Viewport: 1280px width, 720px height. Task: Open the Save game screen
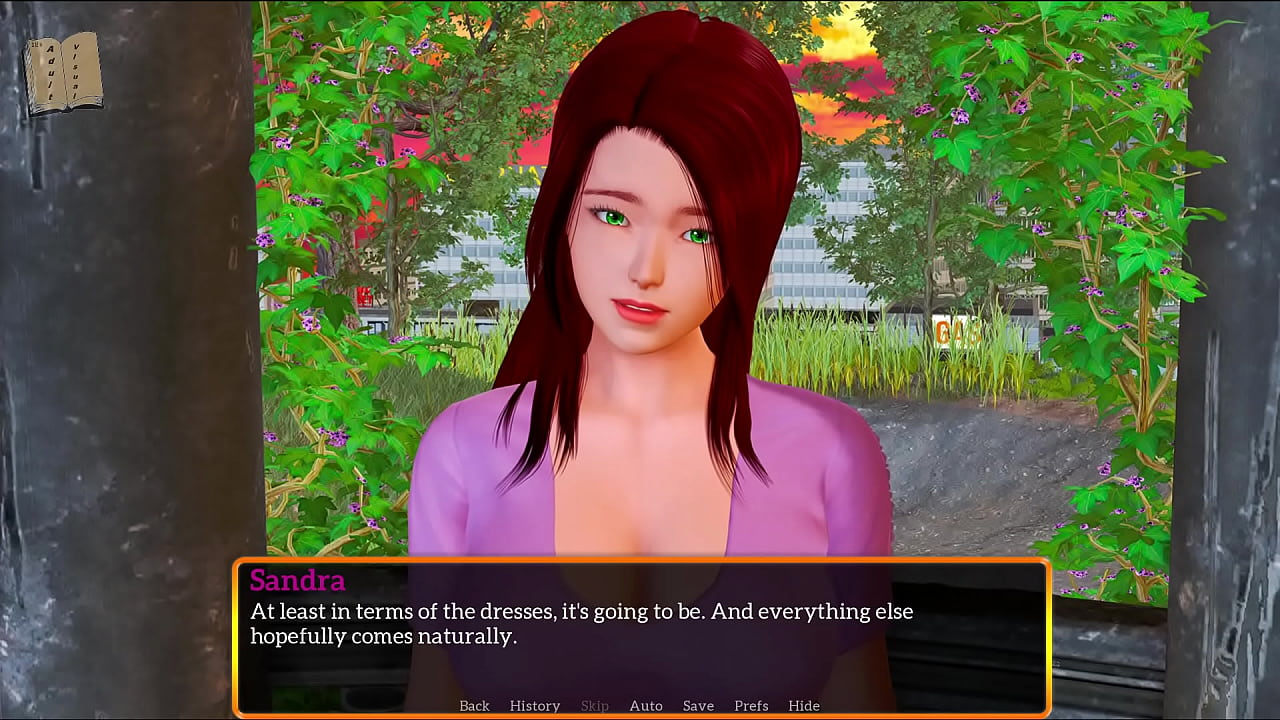tap(698, 706)
